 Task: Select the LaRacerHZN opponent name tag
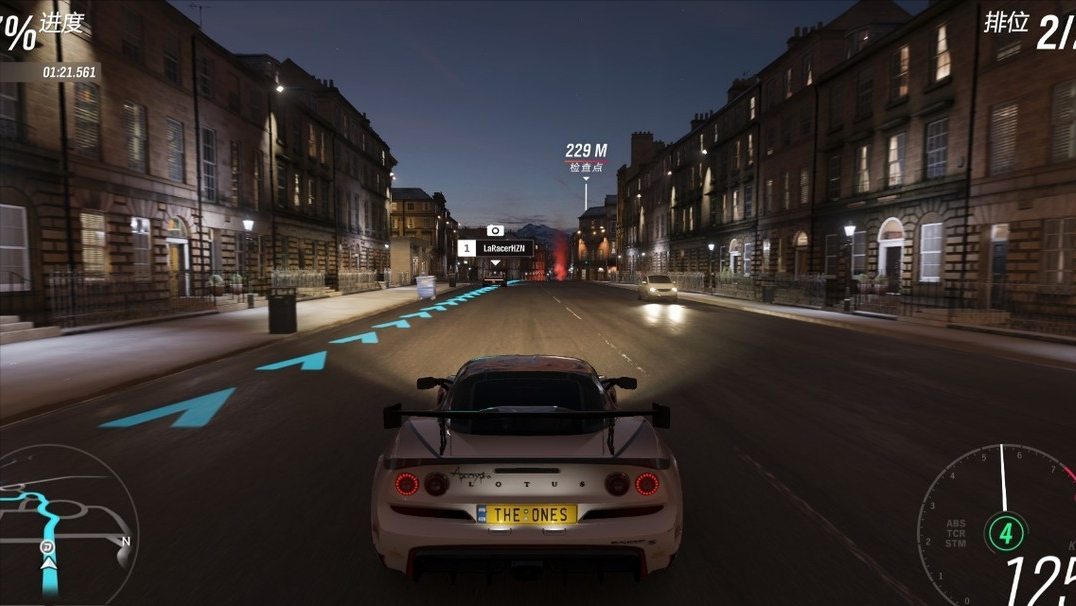click(x=496, y=248)
